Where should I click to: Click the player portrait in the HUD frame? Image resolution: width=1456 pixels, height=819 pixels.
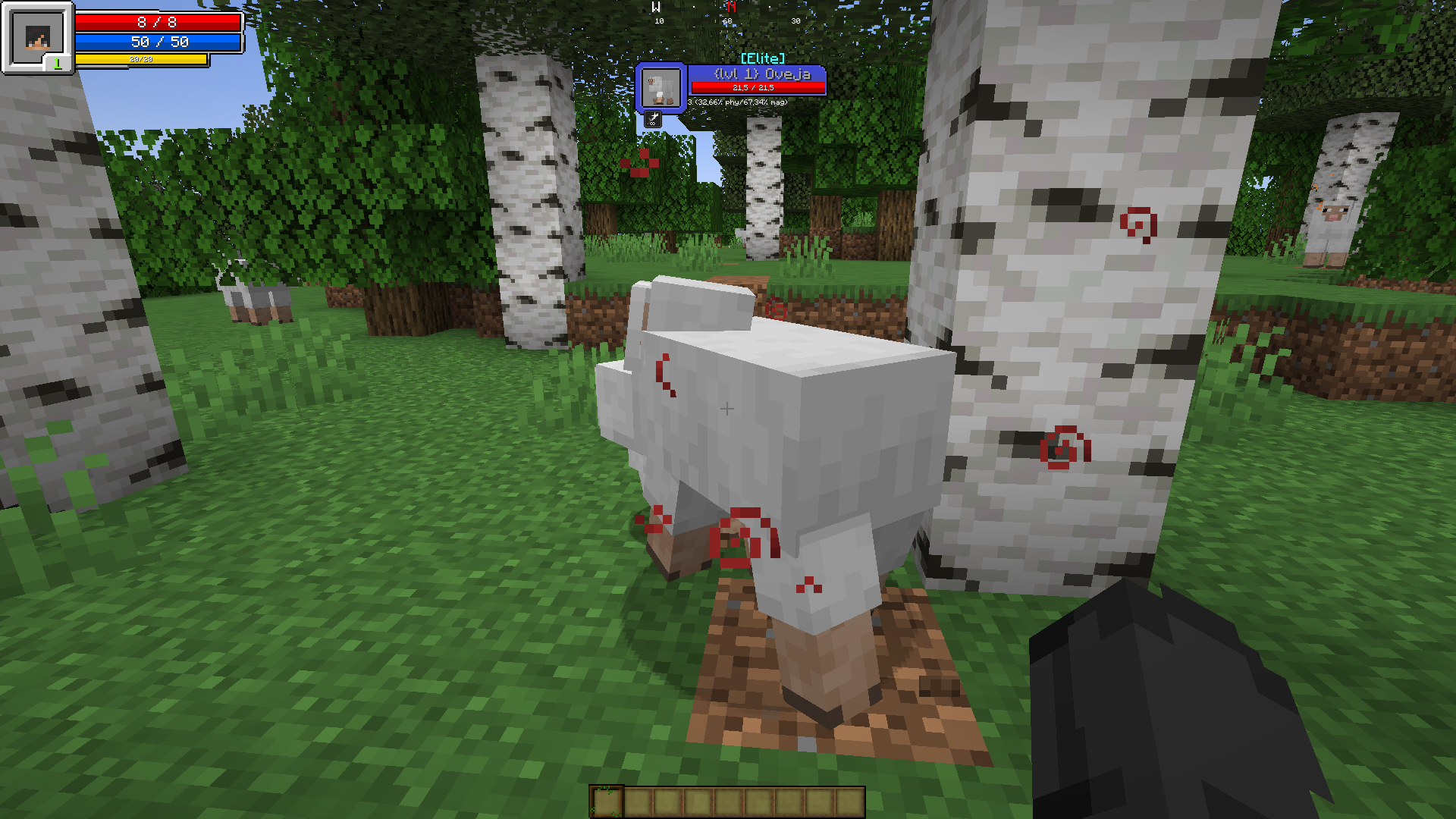[x=36, y=36]
